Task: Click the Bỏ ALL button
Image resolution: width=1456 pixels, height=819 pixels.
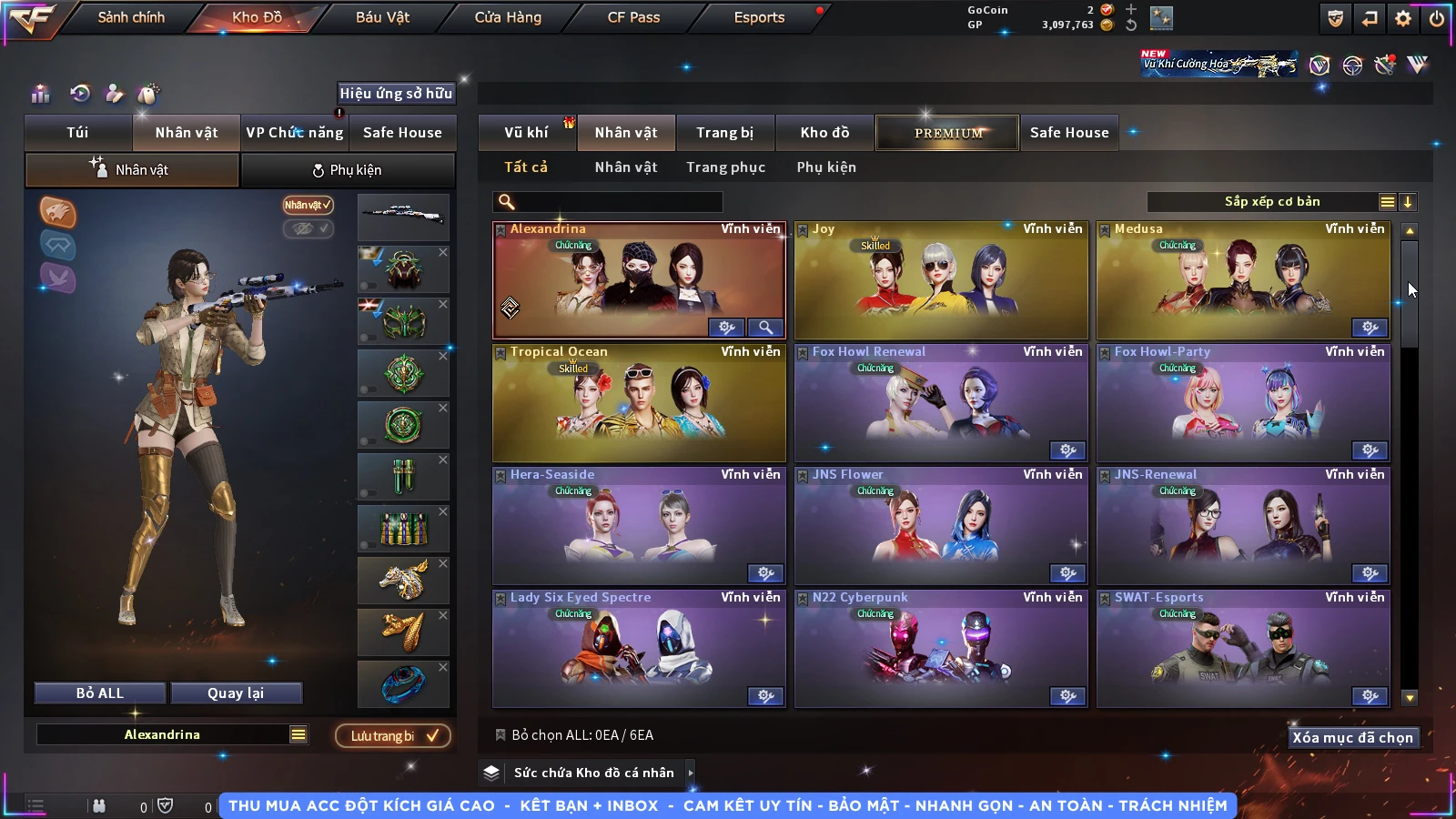Action: (x=100, y=693)
